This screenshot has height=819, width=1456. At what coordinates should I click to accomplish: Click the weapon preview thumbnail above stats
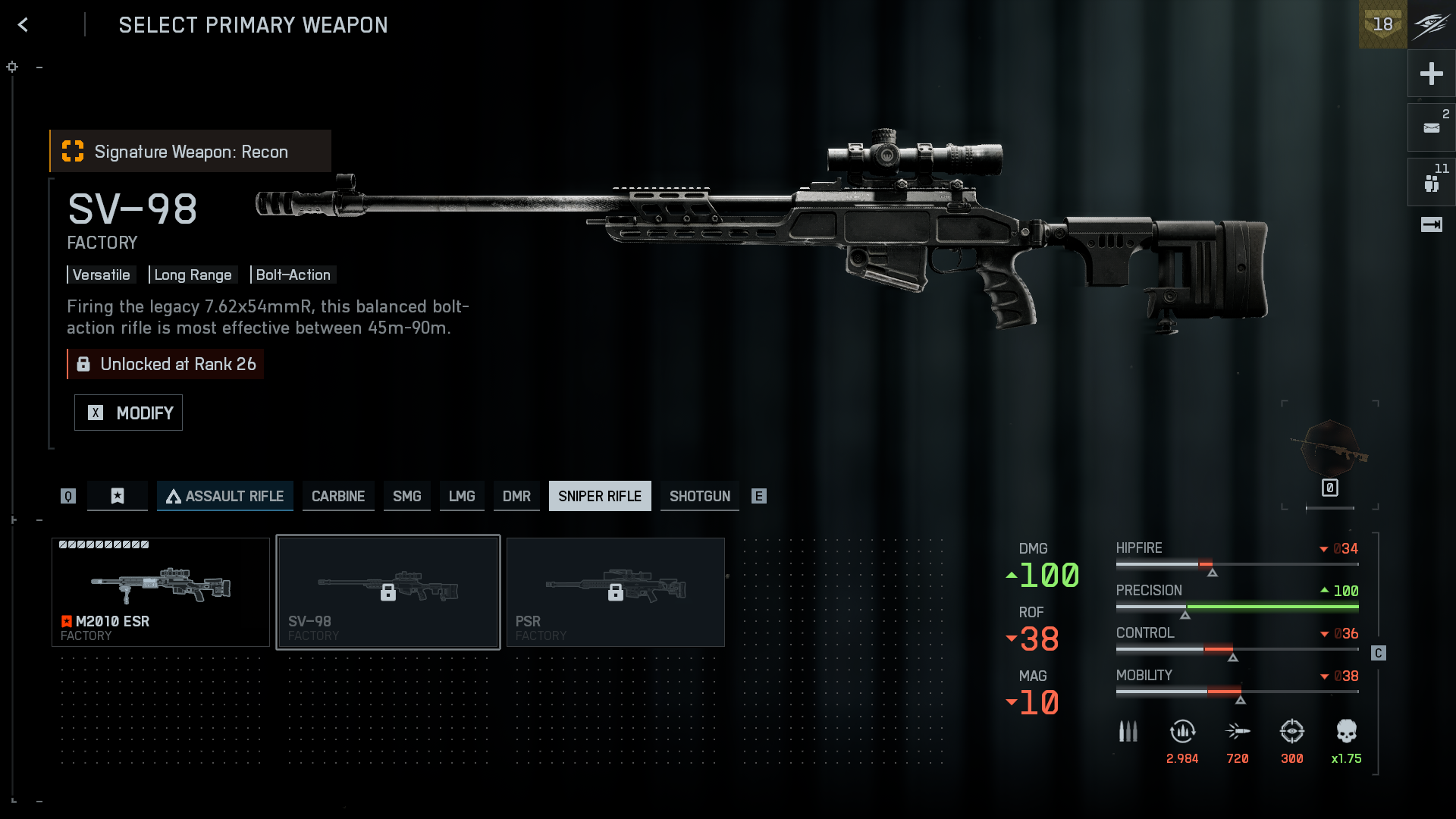pyautogui.click(x=1330, y=453)
